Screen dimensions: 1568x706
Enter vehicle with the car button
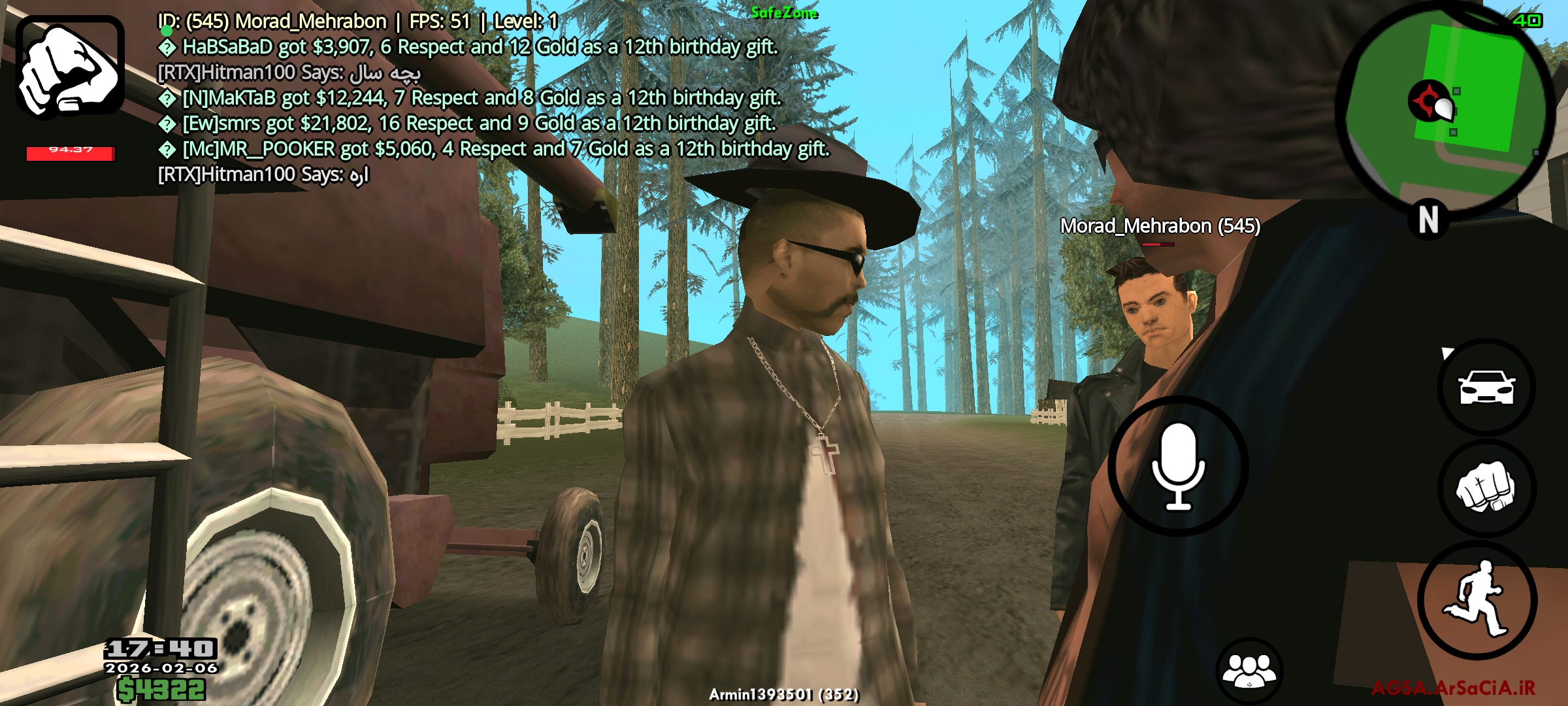[x=1487, y=387]
